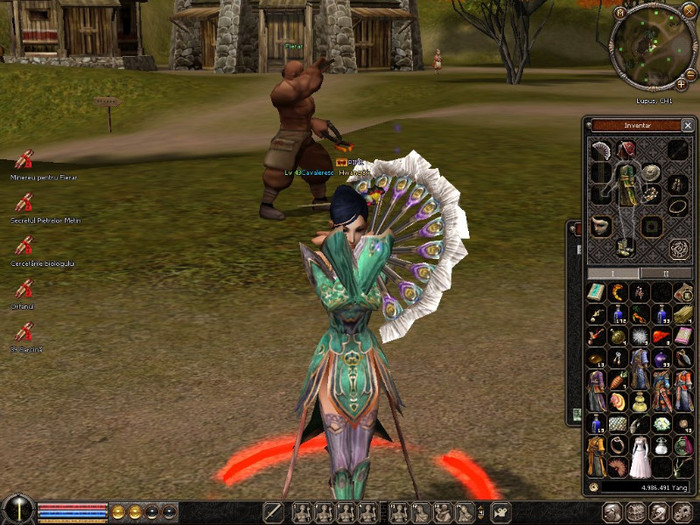Screen dimensions: 700x525
Task: Select the green book inventory item
Action: (x=596, y=292)
